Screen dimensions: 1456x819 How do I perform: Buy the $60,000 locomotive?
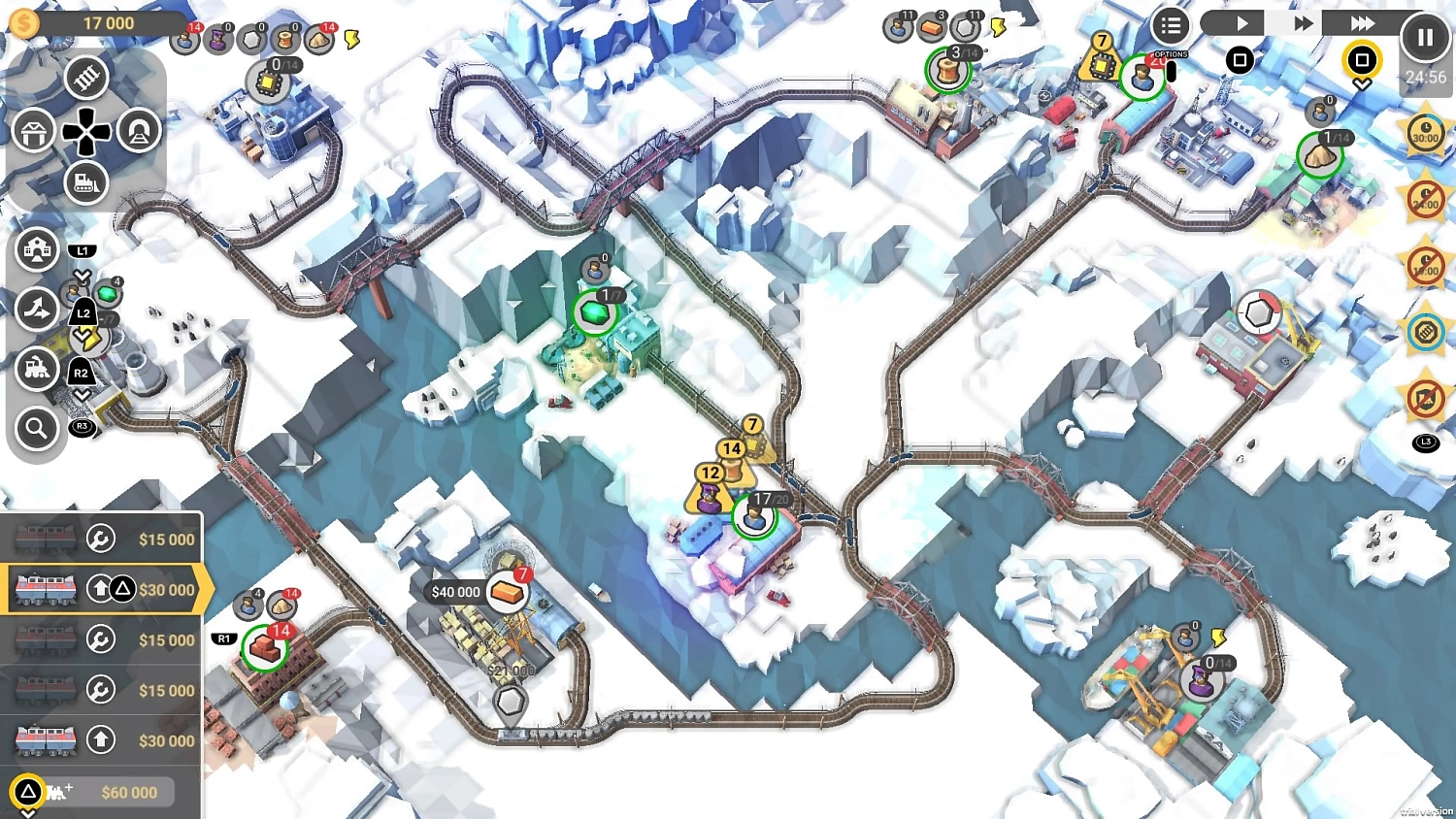(x=107, y=792)
